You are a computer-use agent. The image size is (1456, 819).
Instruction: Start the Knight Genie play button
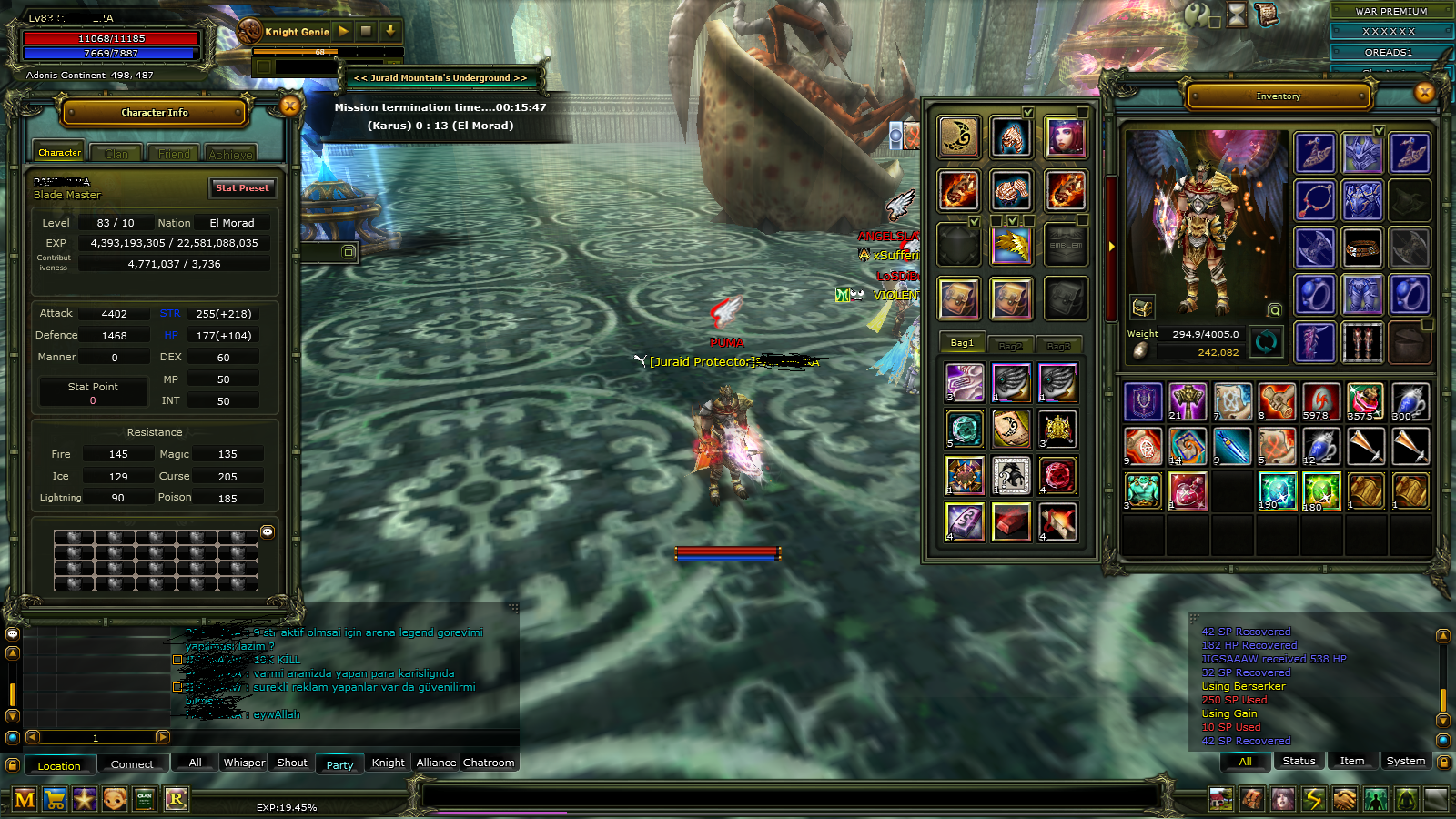point(343,31)
